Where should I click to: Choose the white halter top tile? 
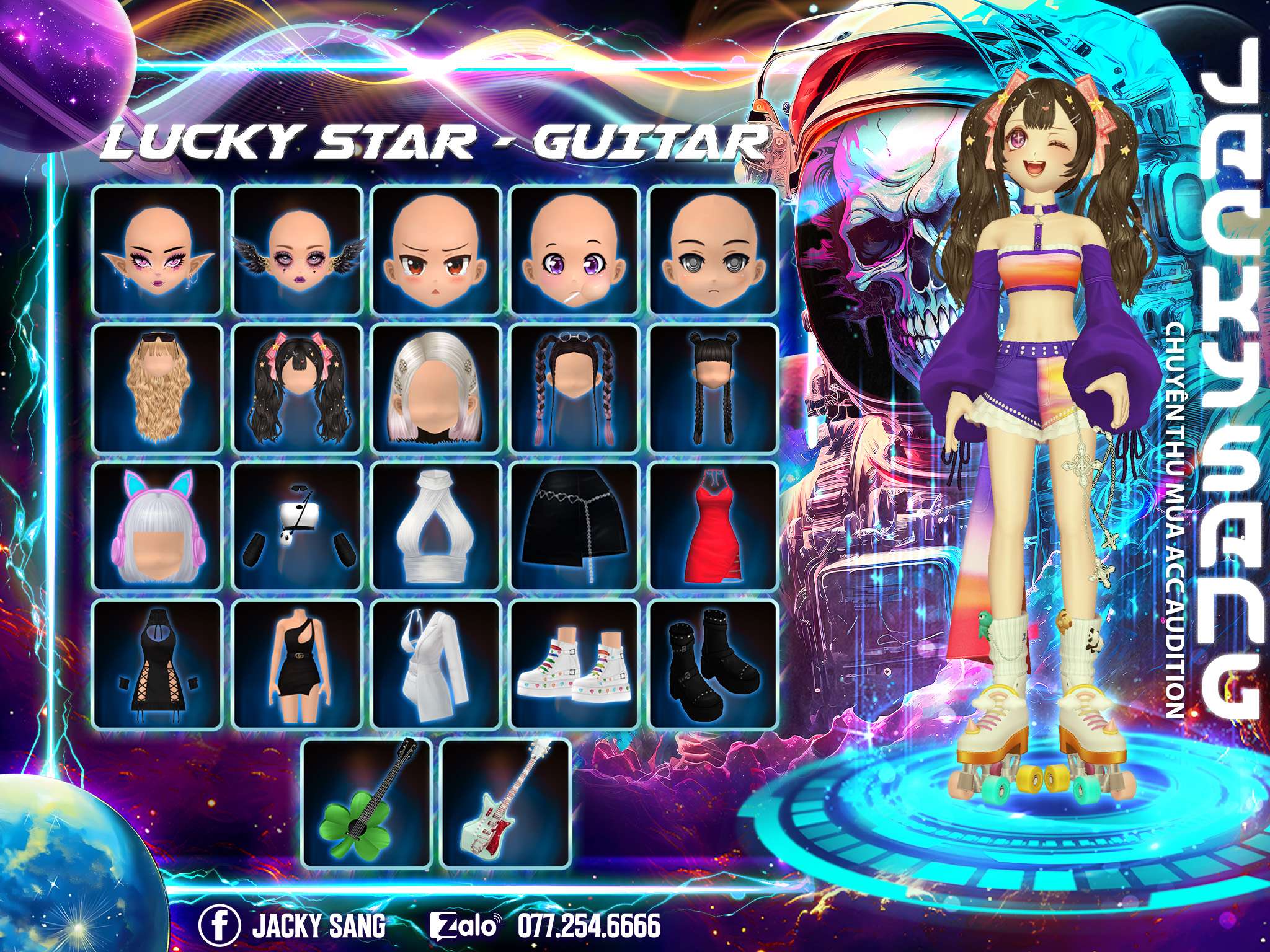click(x=435, y=527)
